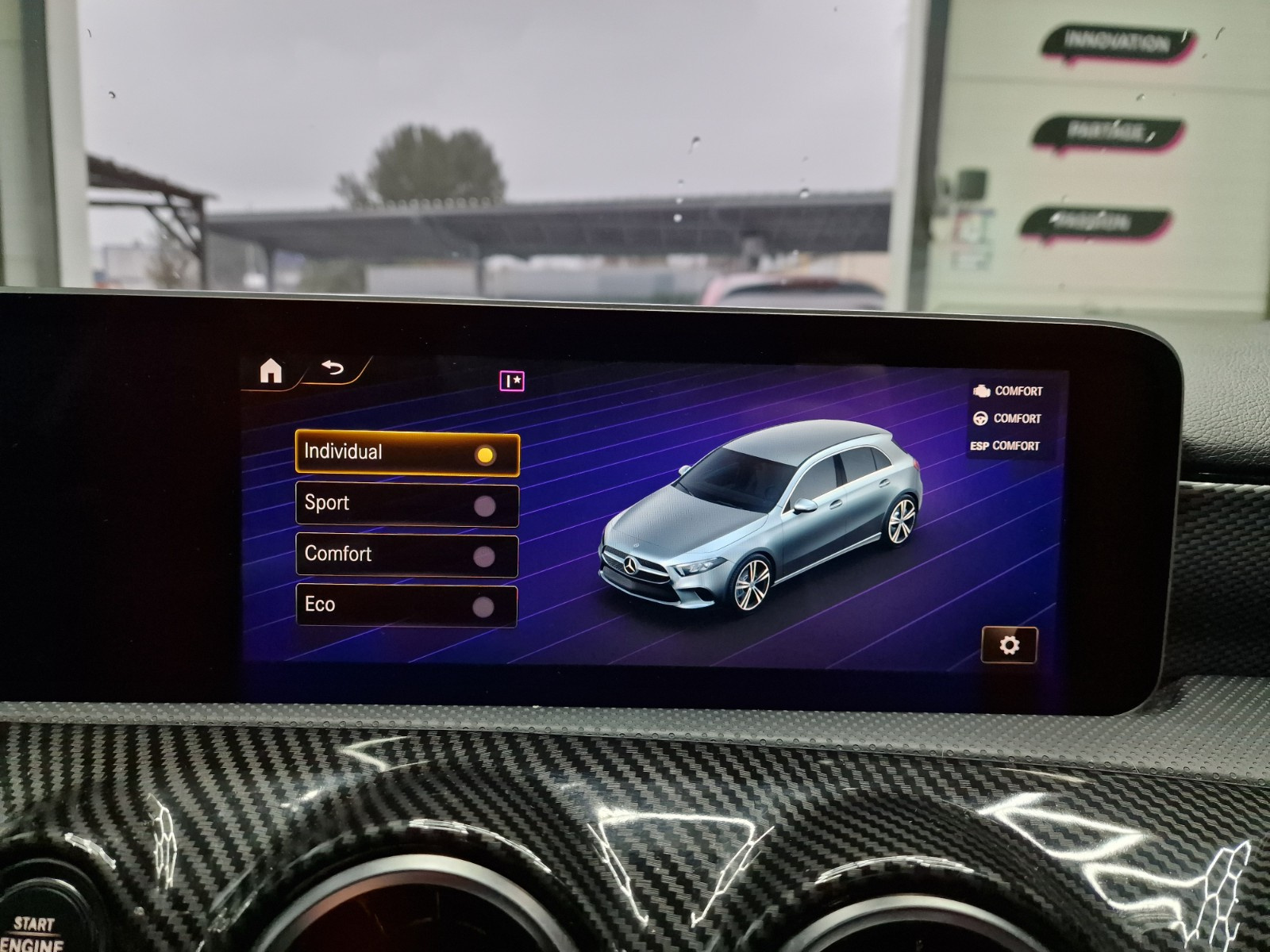1270x952 pixels.
Task: Activate the Eco drive mode
Action: [x=407, y=606]
